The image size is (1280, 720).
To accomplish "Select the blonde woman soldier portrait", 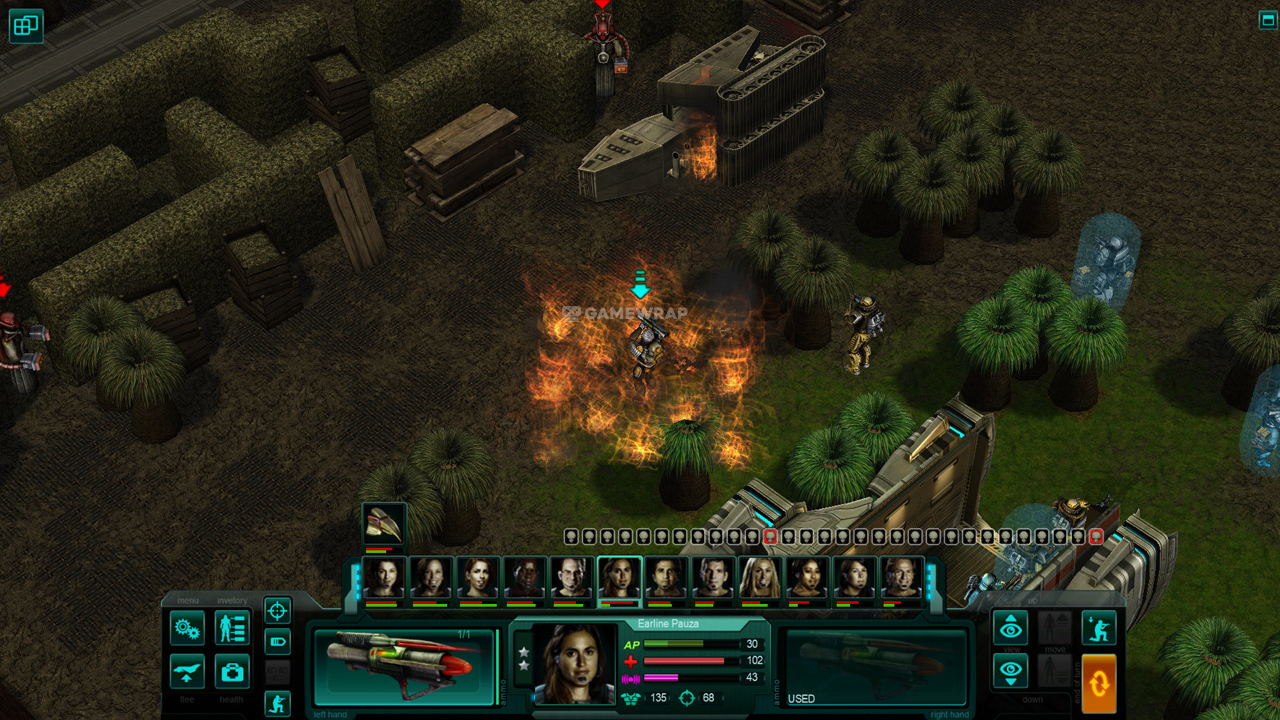I will [x=760, y=578].
